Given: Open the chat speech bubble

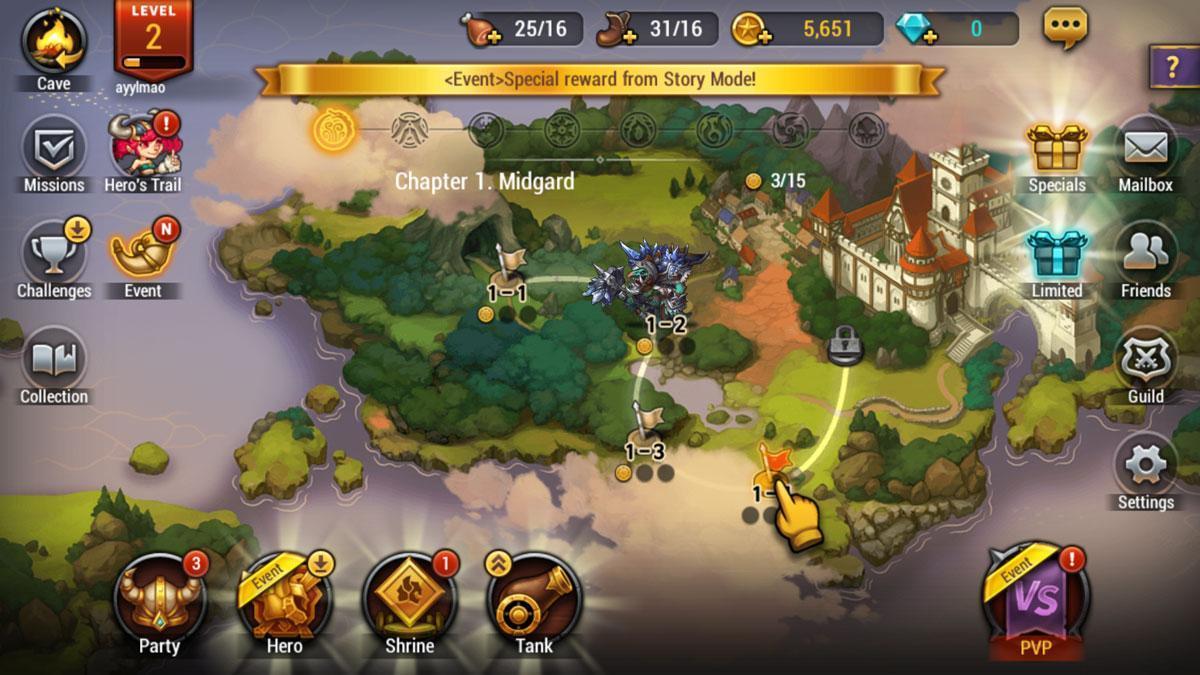Looking at the screenshot, I should click(x=1066, y=28).
